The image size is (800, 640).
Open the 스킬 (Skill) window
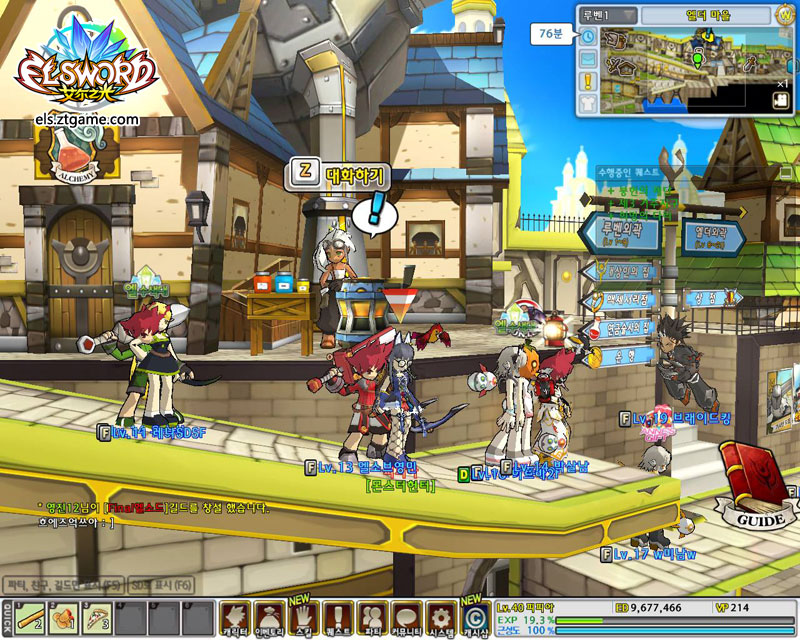[x=303, y=617]
